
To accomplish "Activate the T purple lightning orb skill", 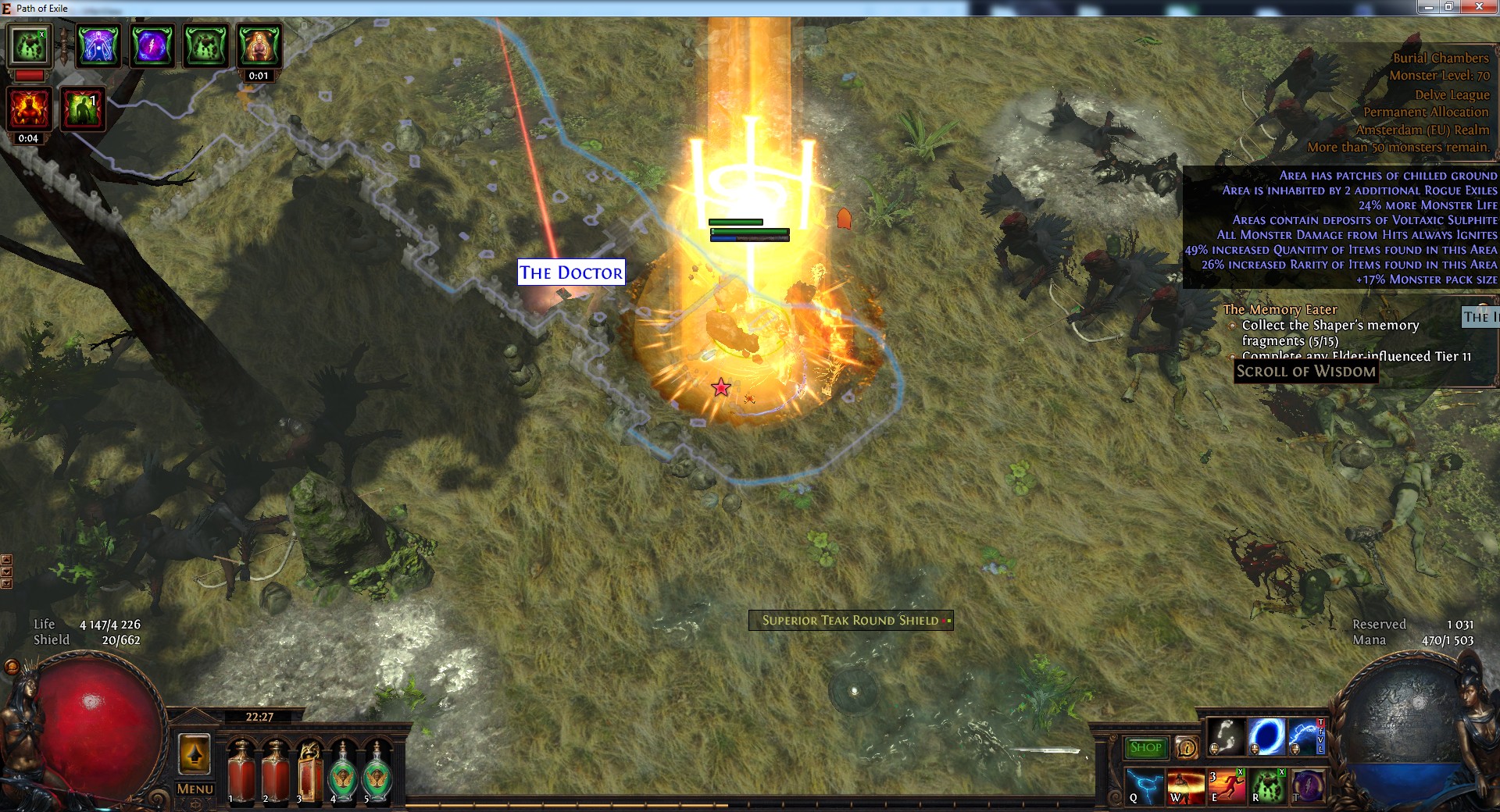I will 1307,785.
